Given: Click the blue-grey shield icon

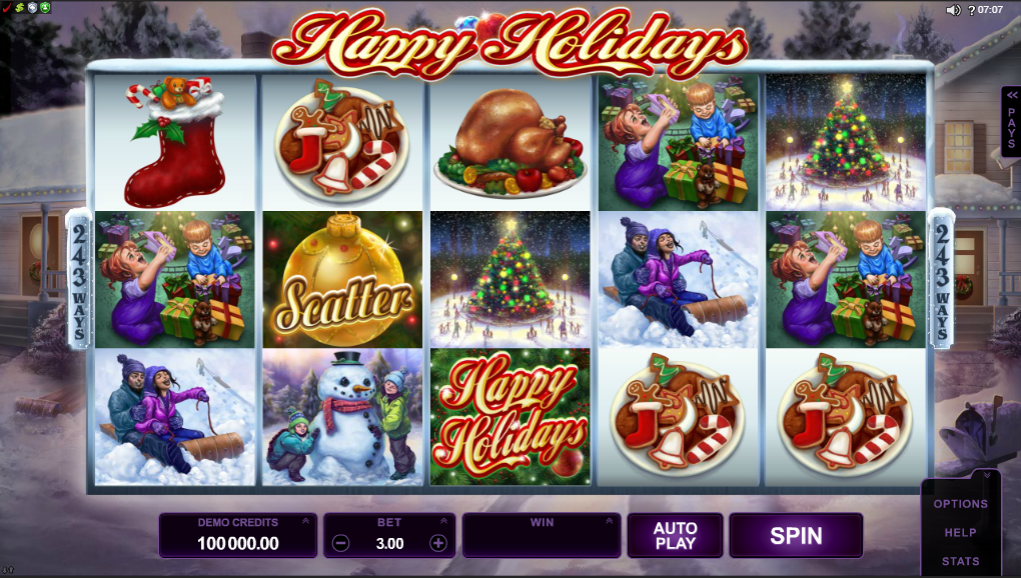Looking at the screenshot, I should click(32, 7).
